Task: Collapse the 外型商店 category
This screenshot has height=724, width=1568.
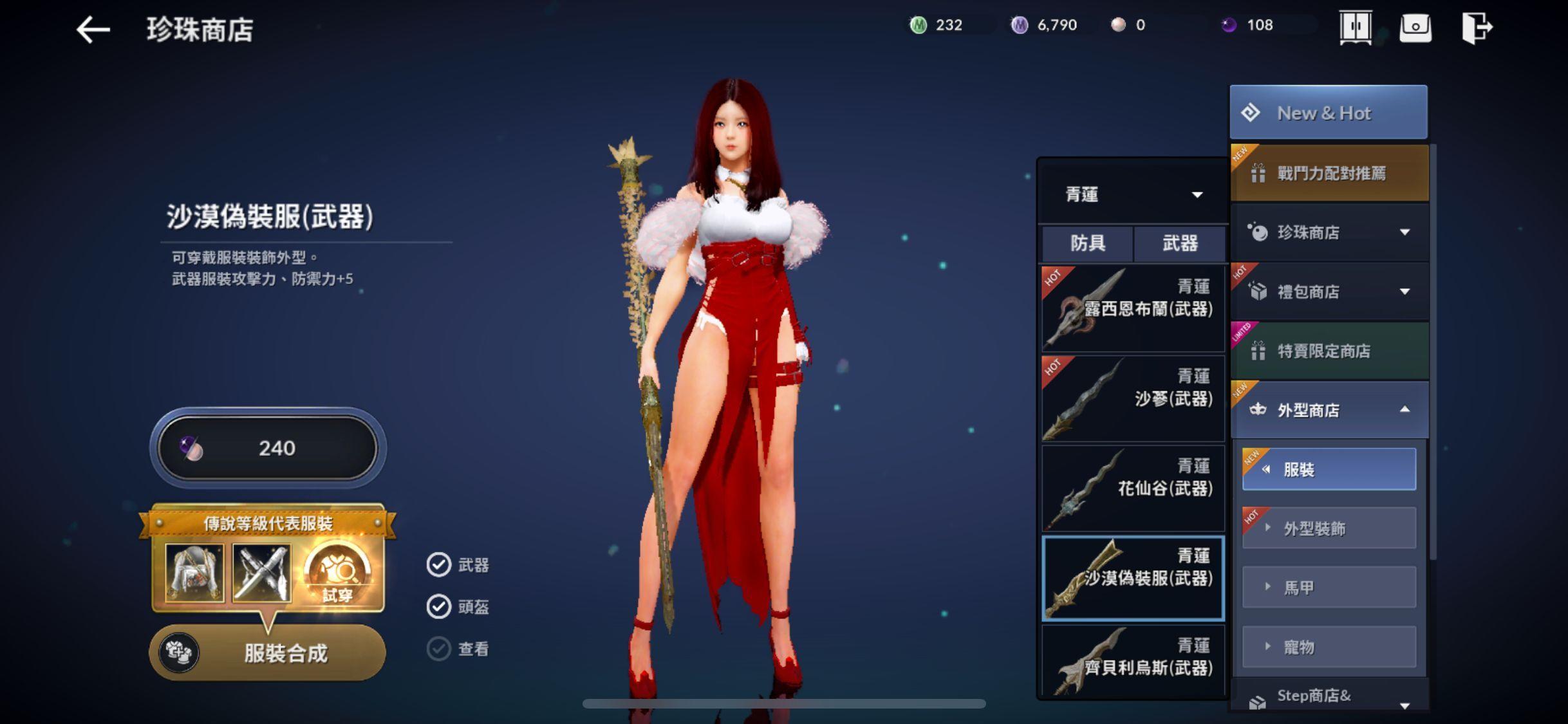Action: point(1329,409)
